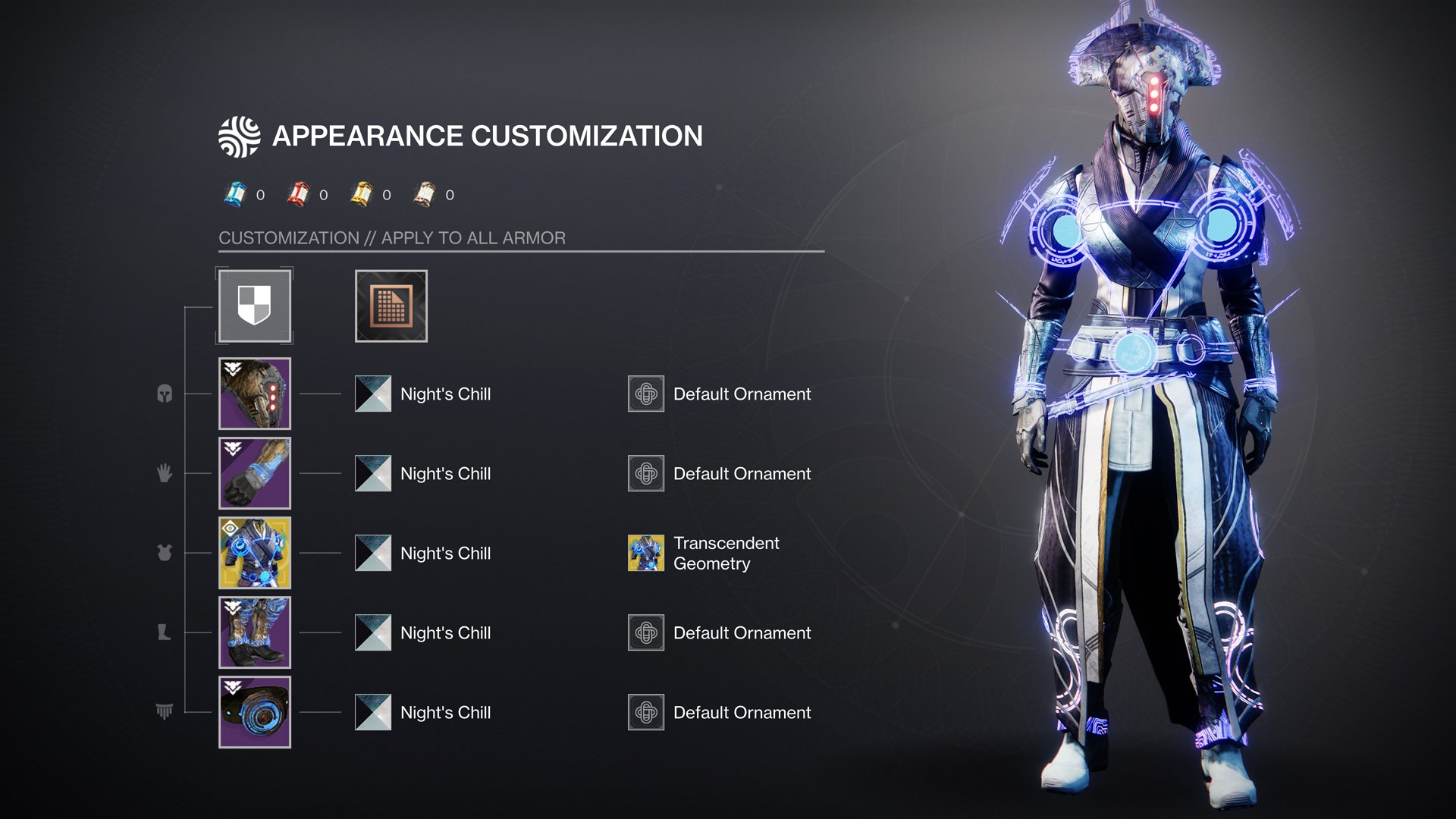Change the leg armor's Night's Chill shader

373,632
